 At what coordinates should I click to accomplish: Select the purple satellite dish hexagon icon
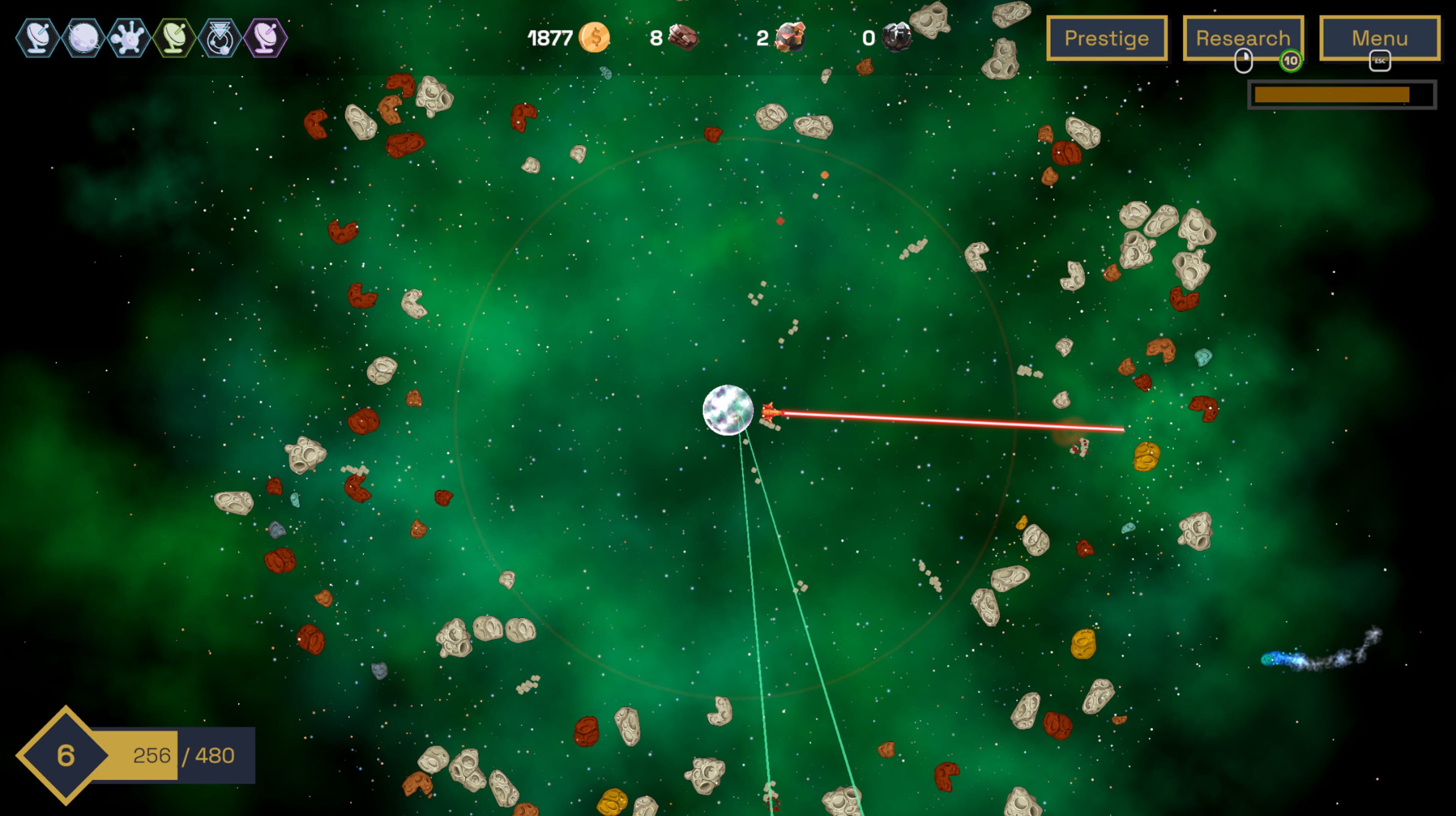(x=266, y=38)
